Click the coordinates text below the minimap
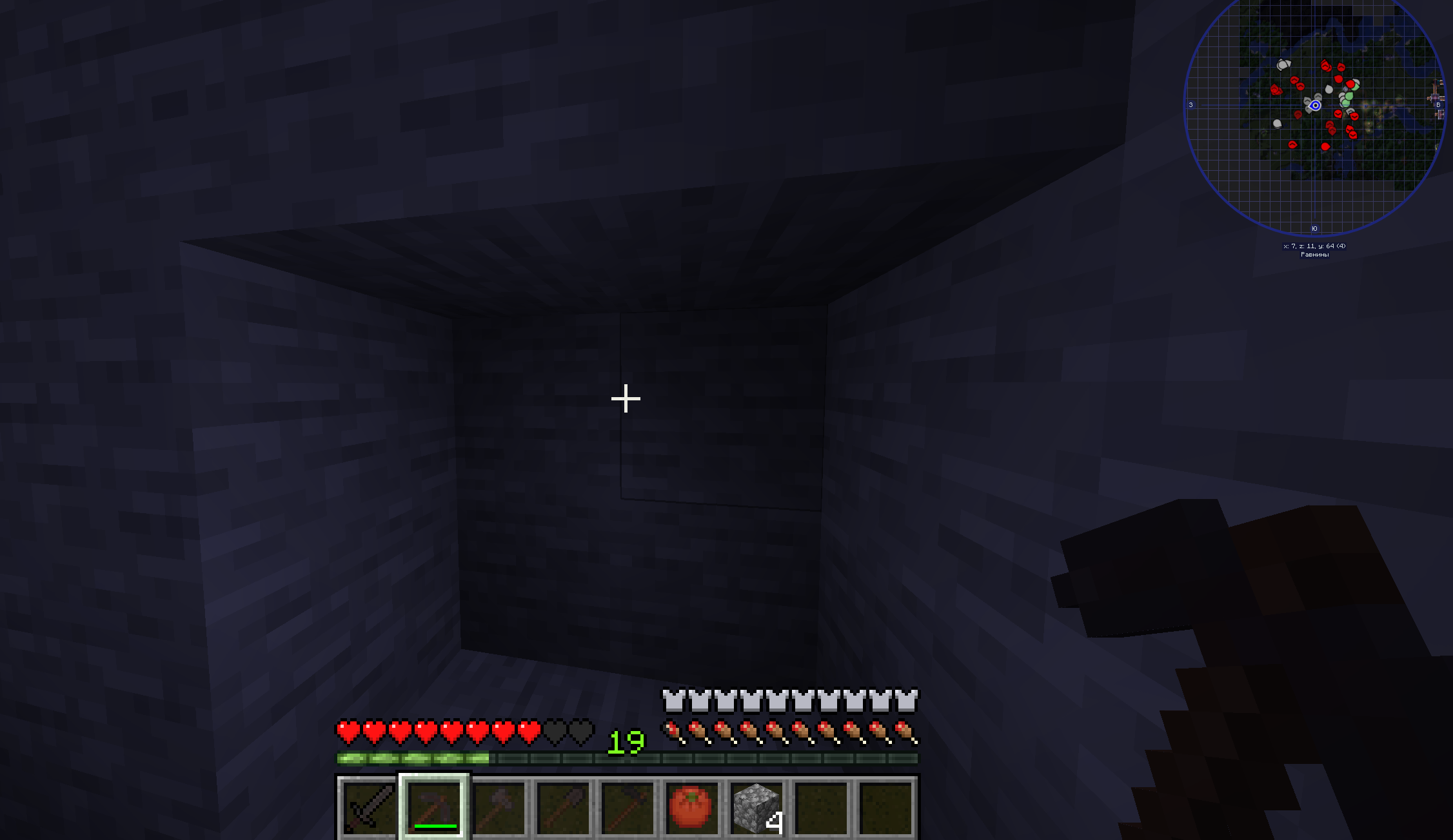Screen dimensions: 1453x840 1314,246
